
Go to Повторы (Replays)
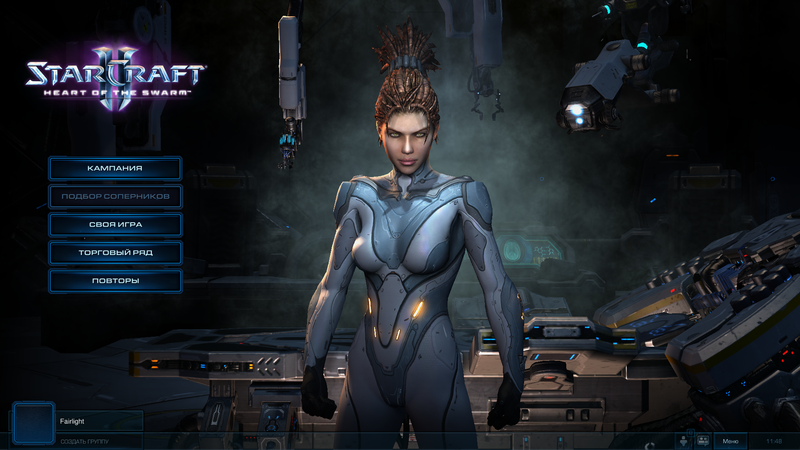click(x=115, y=280)
